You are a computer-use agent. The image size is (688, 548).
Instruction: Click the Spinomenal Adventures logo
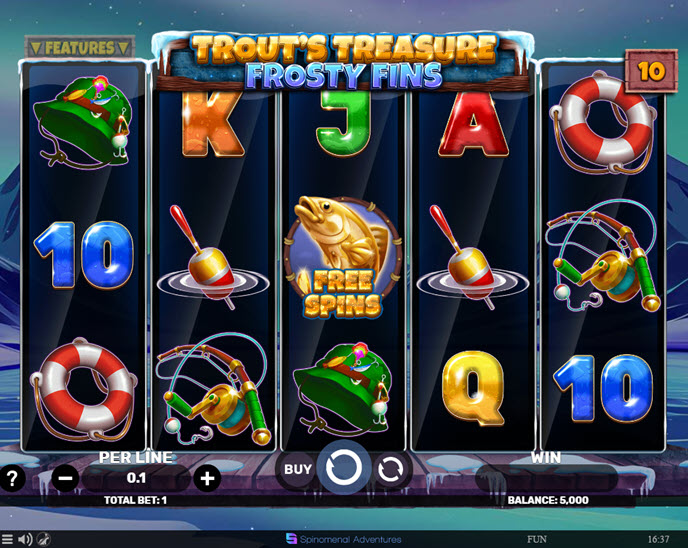[343, 540]
